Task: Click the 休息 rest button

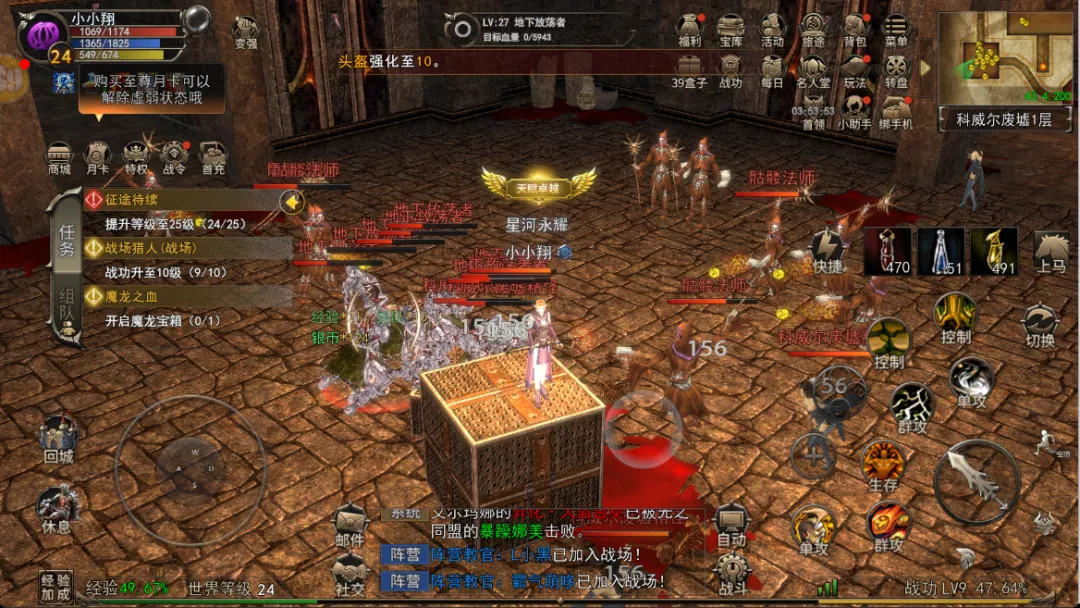Action: (x=57, y=508)
